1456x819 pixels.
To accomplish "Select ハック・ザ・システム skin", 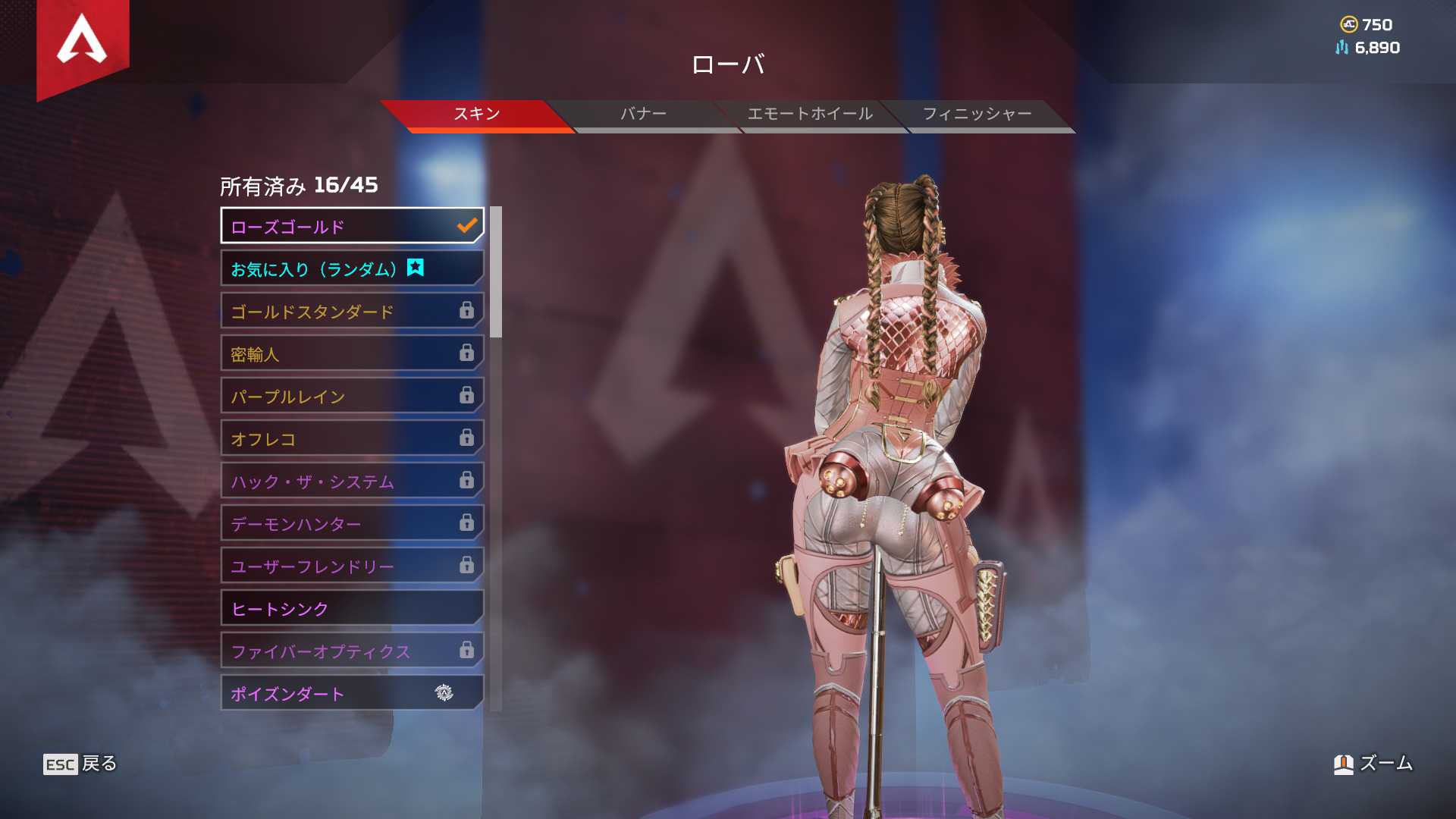I will click(352, 481).
